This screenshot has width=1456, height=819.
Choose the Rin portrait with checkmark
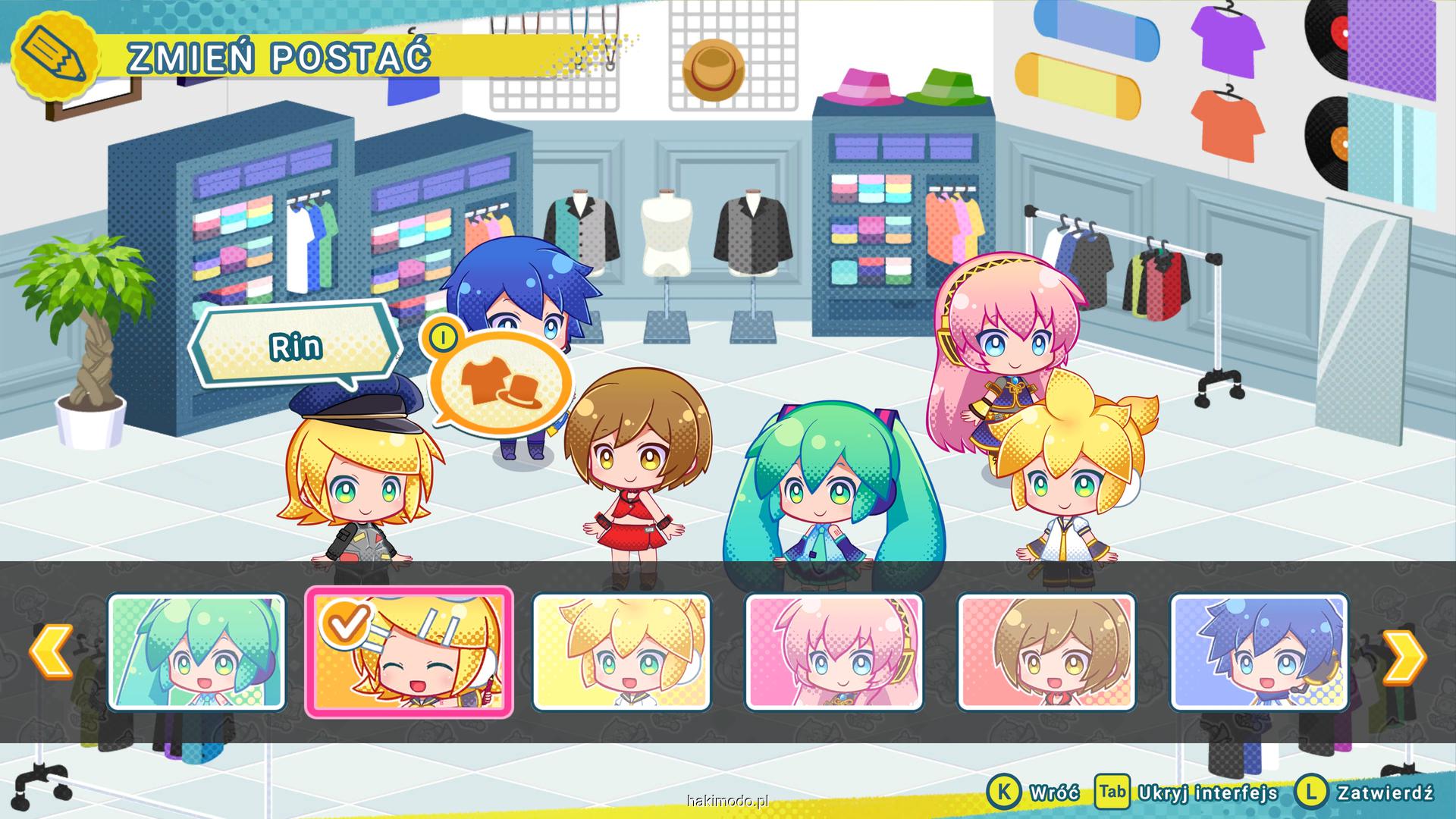(x=409, y=652)
